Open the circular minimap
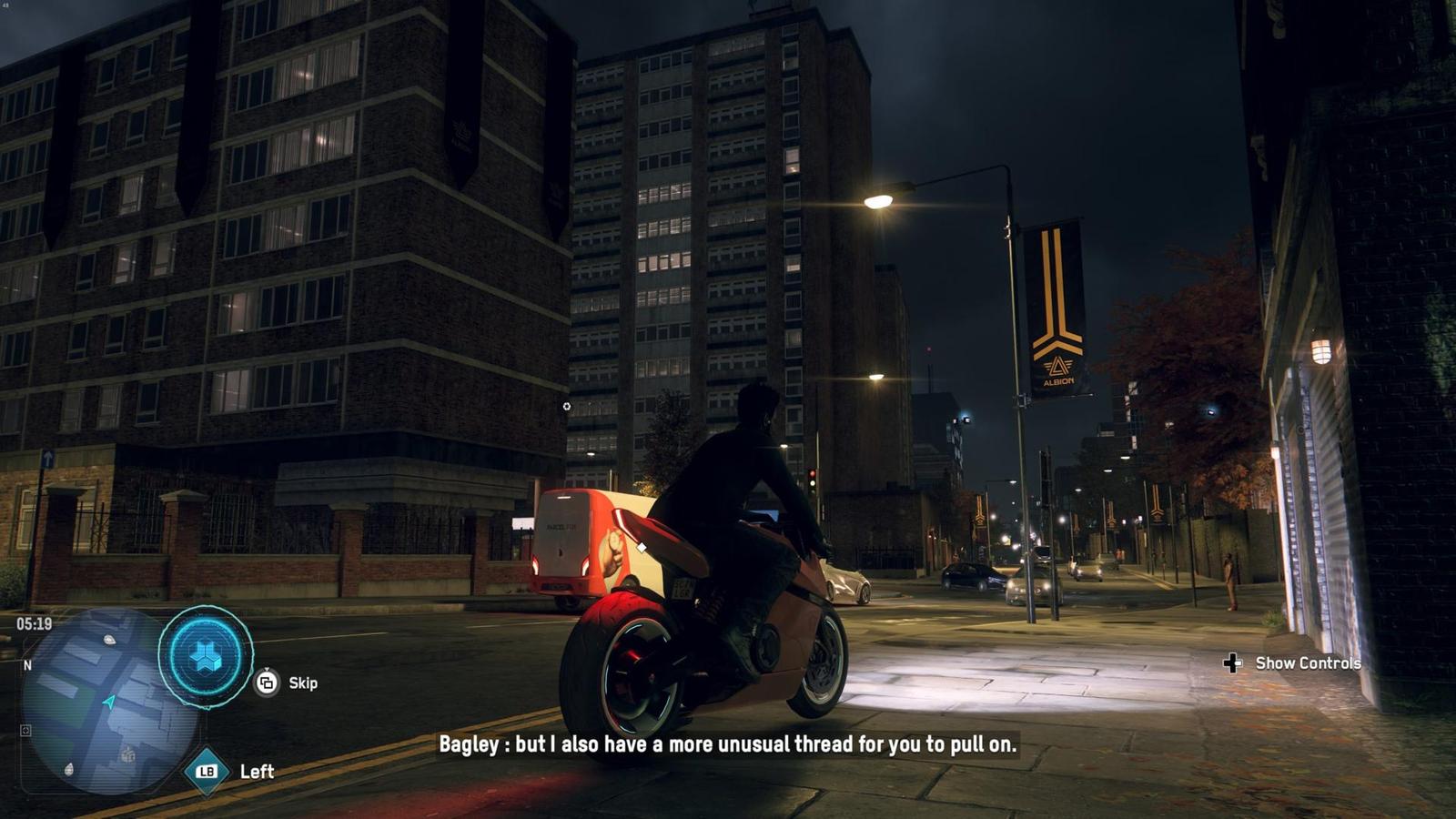Image resolution: width=1456 pixels, height=819 pixels. [x=107, y=702]
